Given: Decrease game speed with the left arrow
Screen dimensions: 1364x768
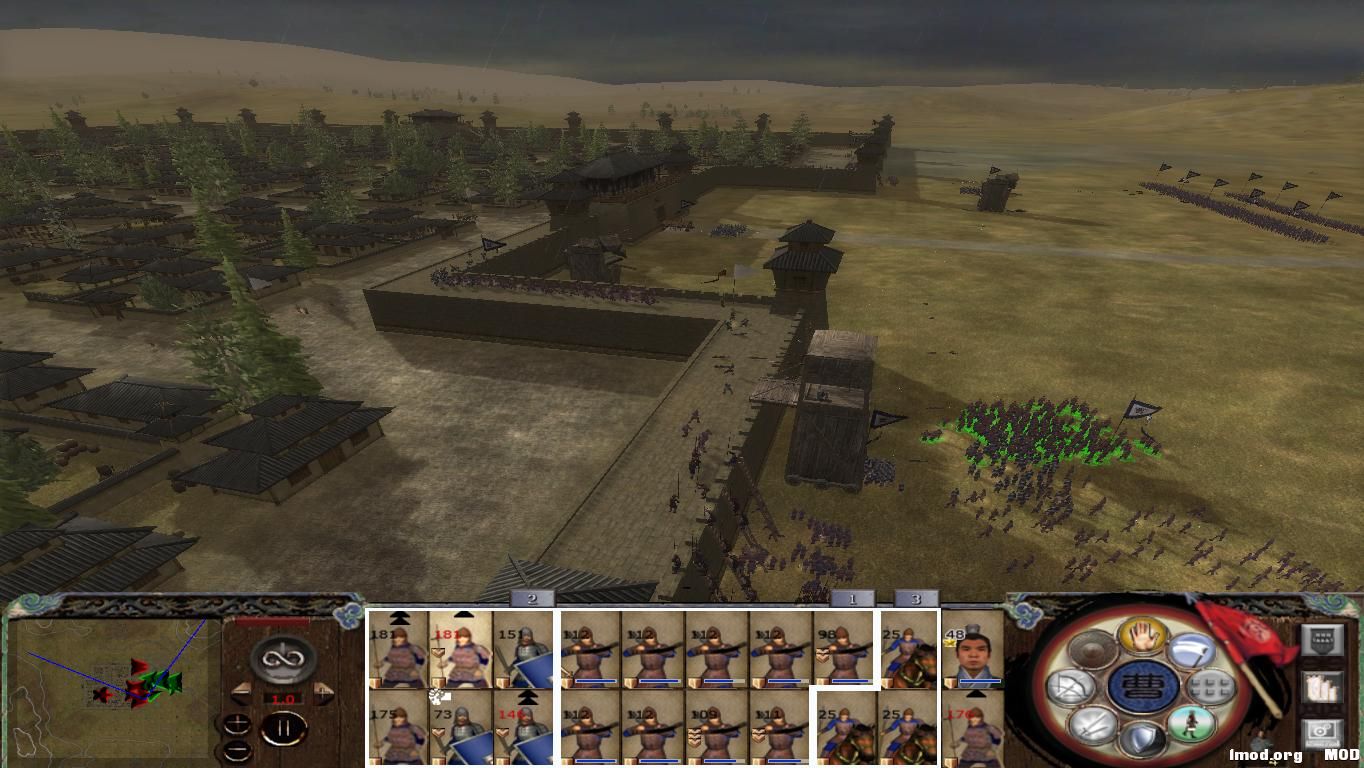Looking at the screenshot, I should pos(241,692).
